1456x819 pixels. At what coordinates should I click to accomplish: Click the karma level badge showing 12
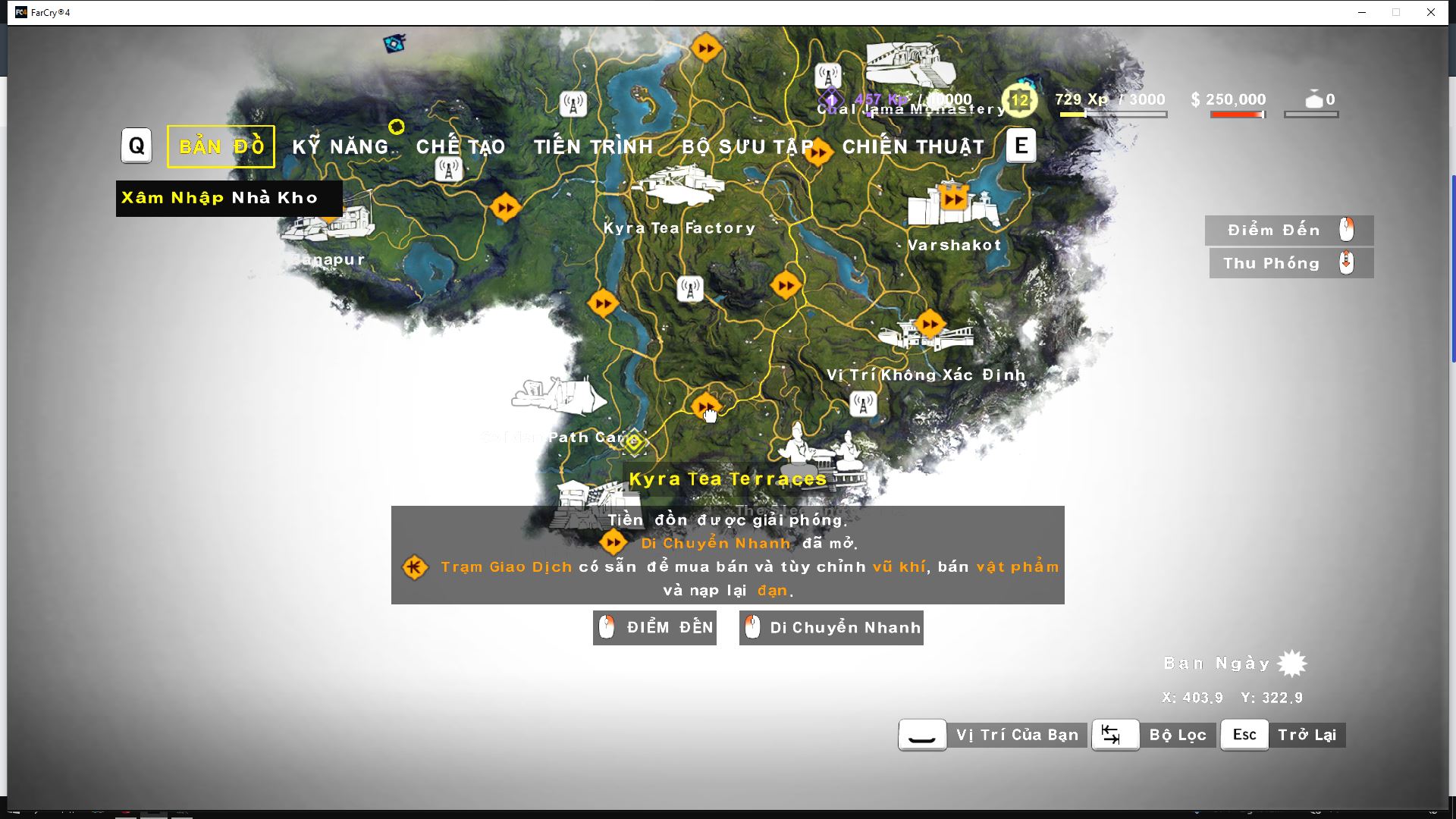(x=1019, y=99)
